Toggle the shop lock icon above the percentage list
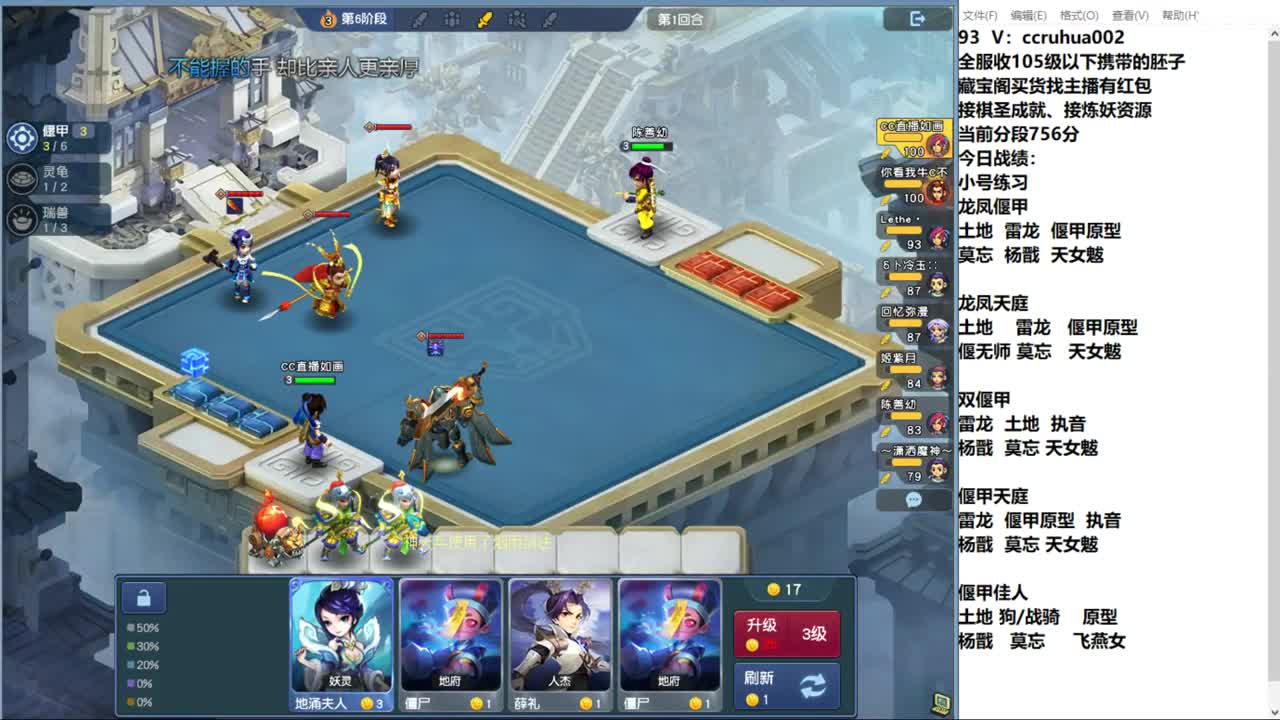 tap(143, 597)
